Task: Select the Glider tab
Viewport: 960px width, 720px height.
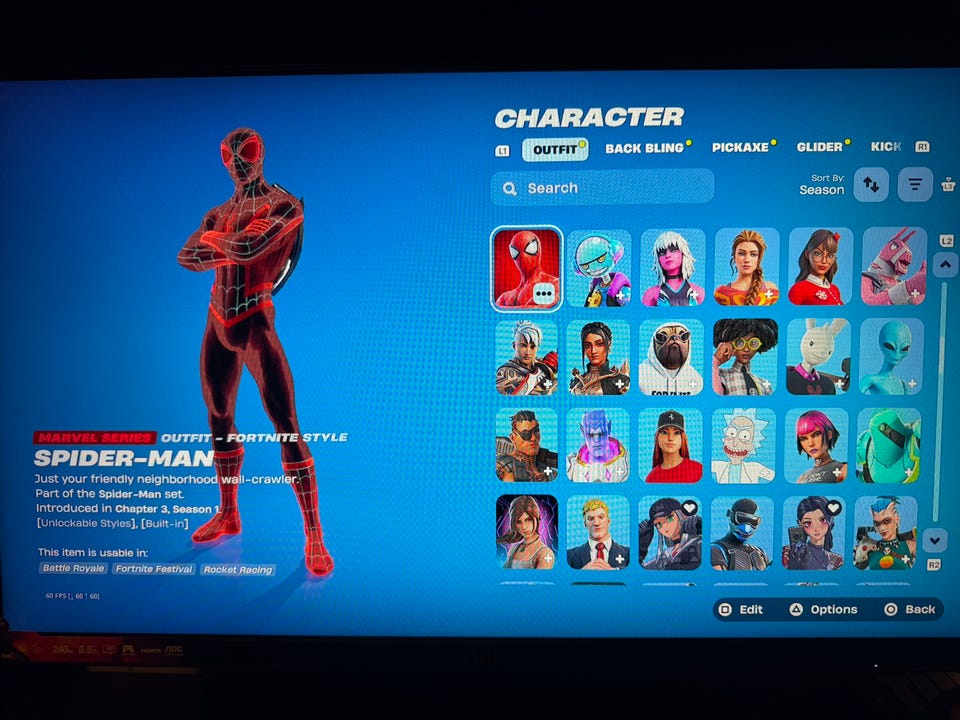Action: coord(820,147)
